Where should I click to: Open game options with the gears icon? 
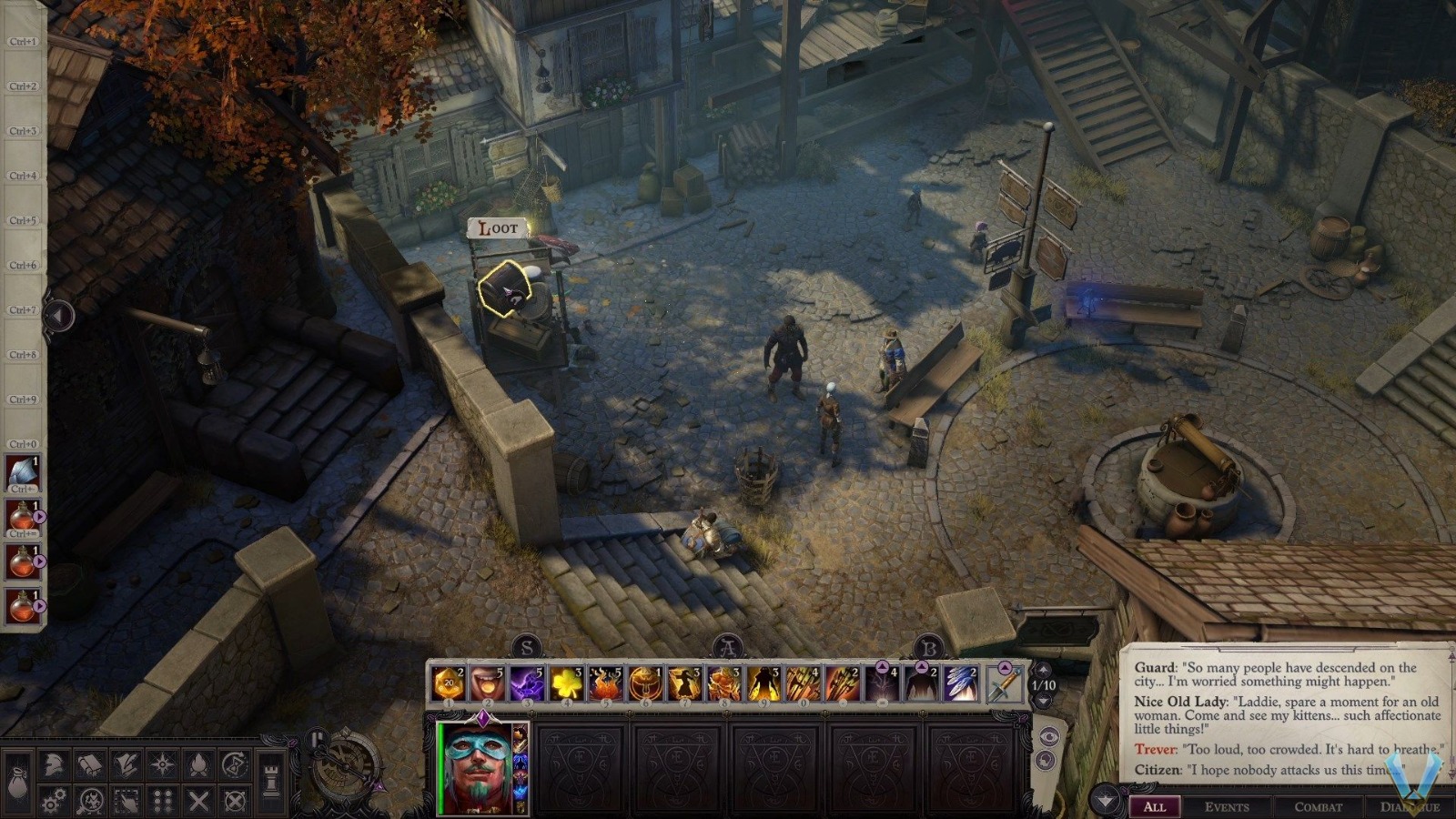click(55, 799)
